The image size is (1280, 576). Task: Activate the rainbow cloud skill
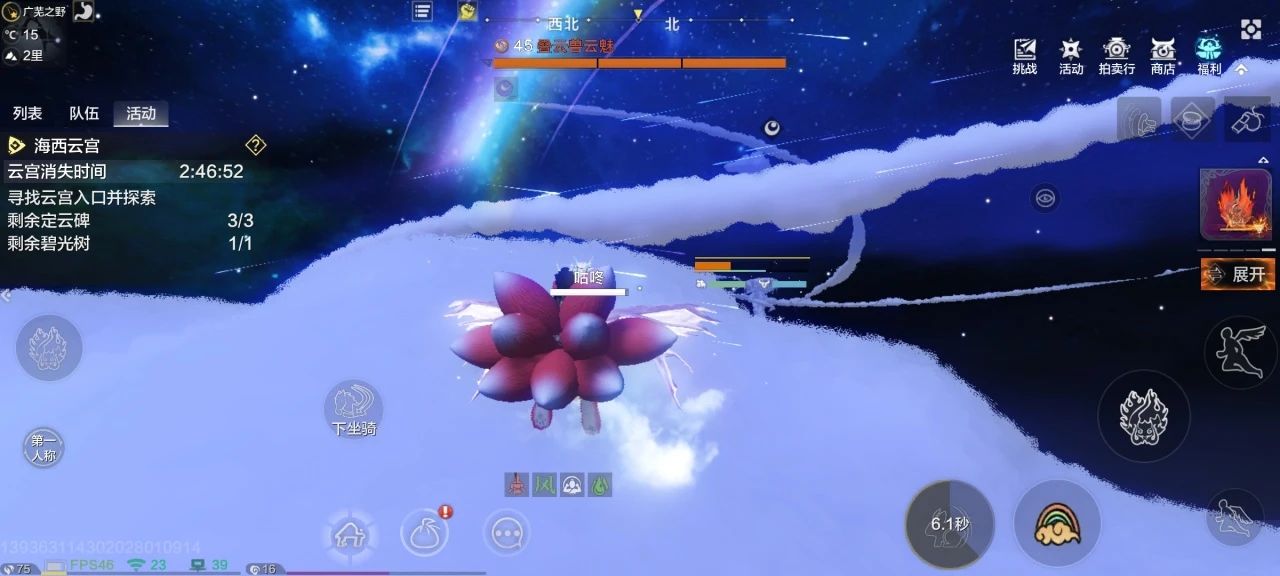coord(1057,523)
